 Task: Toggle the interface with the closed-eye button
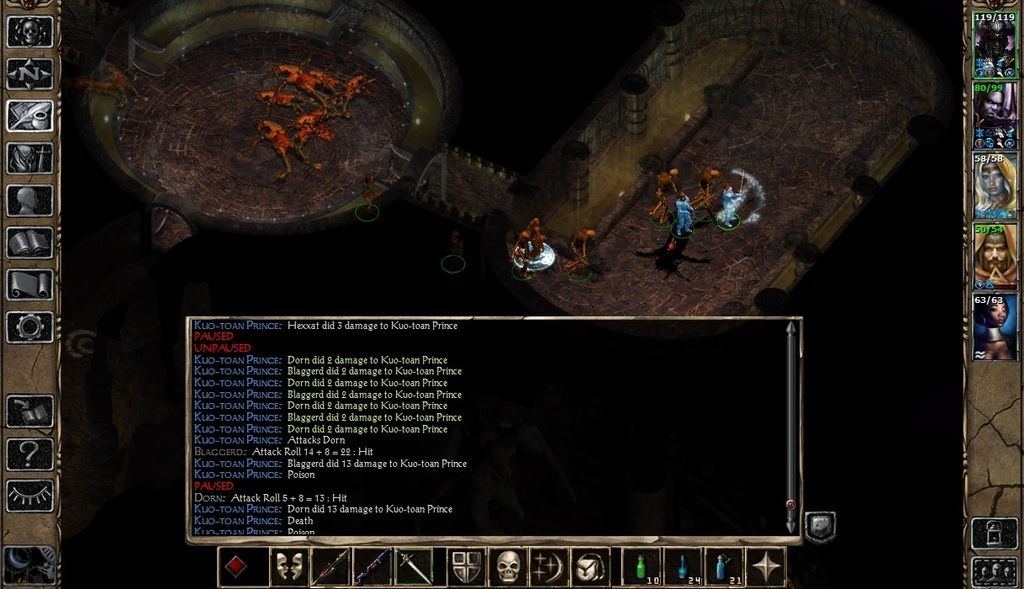(x=30, y=496)
